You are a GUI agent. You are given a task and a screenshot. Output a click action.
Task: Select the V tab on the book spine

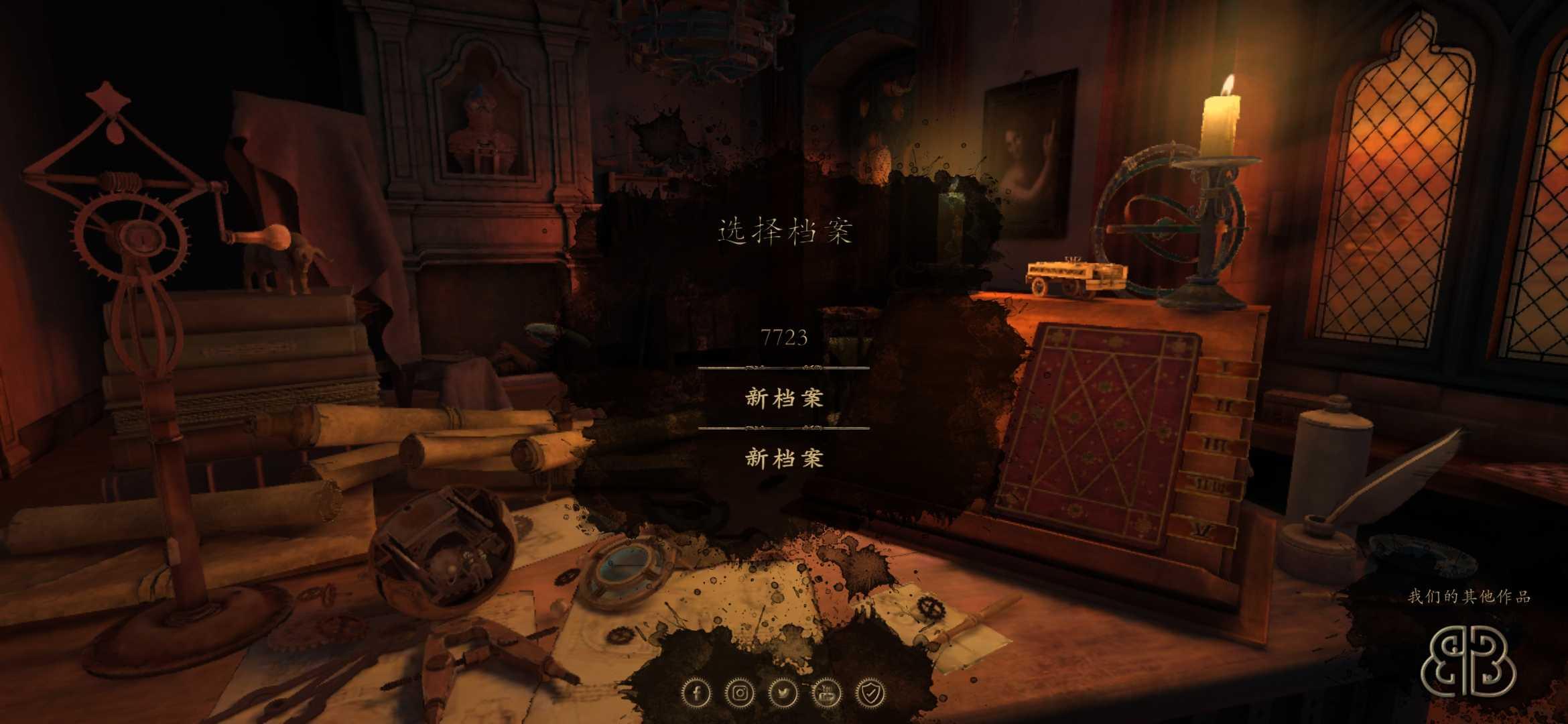1201,530
